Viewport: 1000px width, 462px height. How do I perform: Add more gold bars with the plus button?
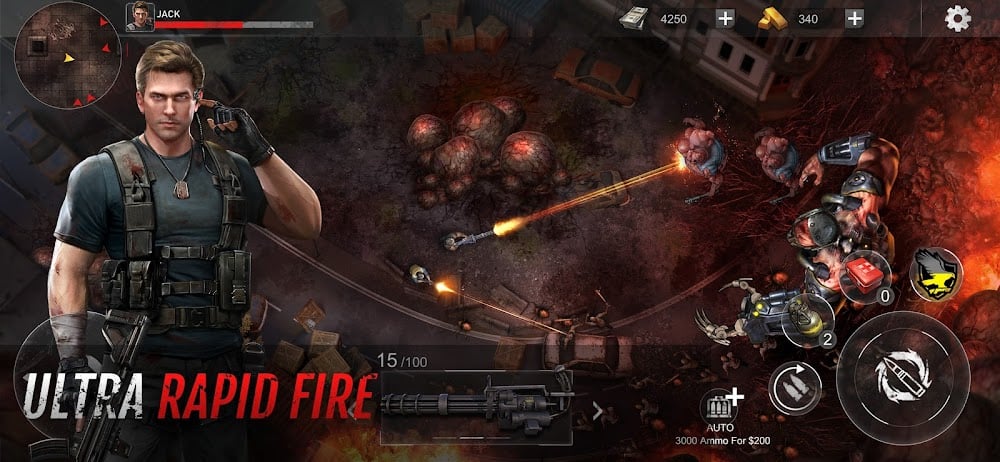coord(854,18)
